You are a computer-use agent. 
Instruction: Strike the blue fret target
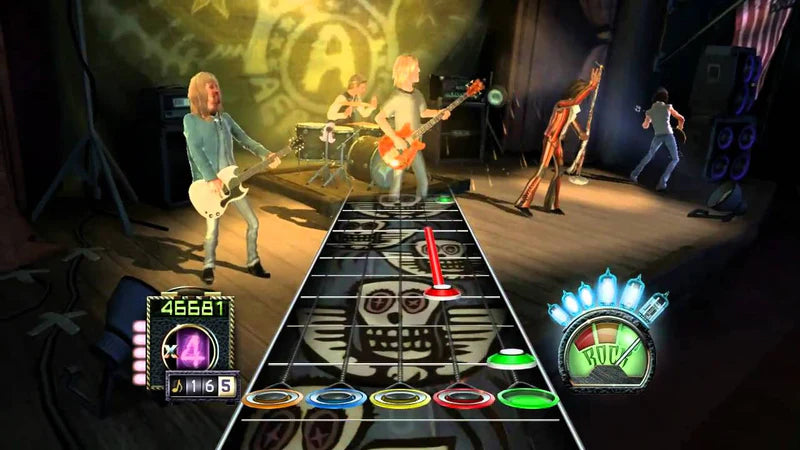(336, 398)
